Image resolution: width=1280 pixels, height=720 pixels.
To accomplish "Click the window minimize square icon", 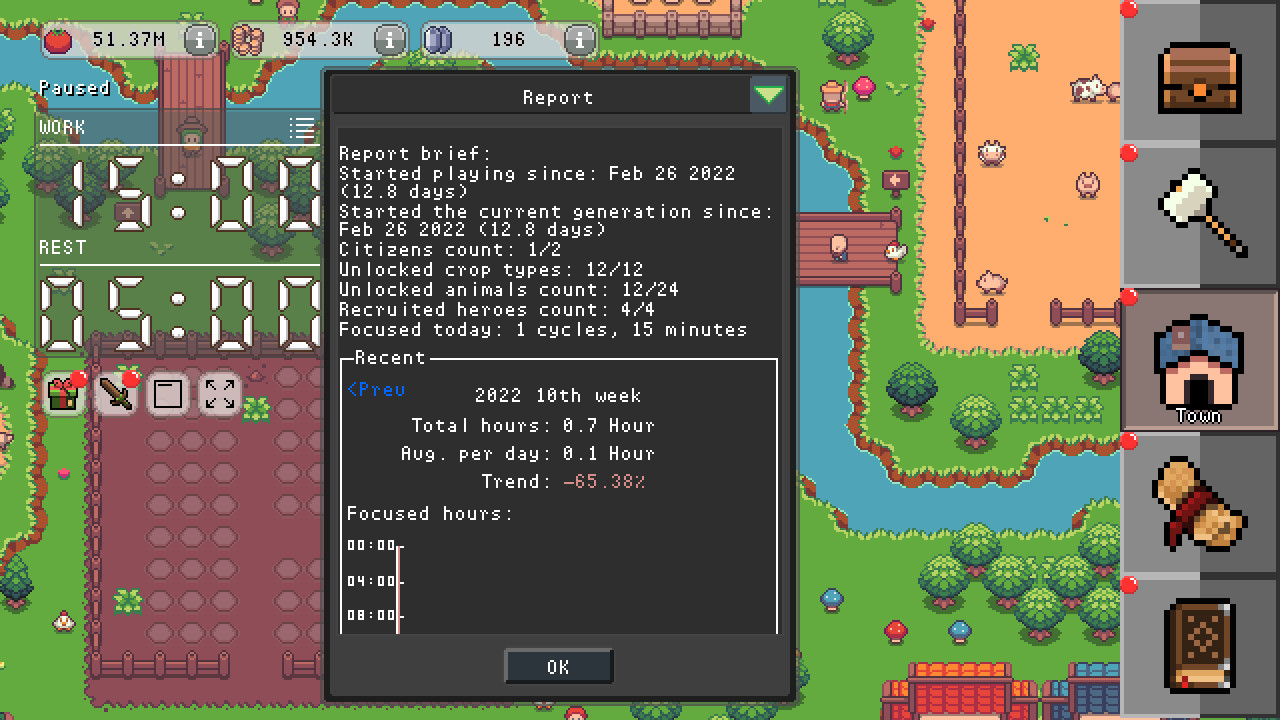I will click(x=167, y=394).
